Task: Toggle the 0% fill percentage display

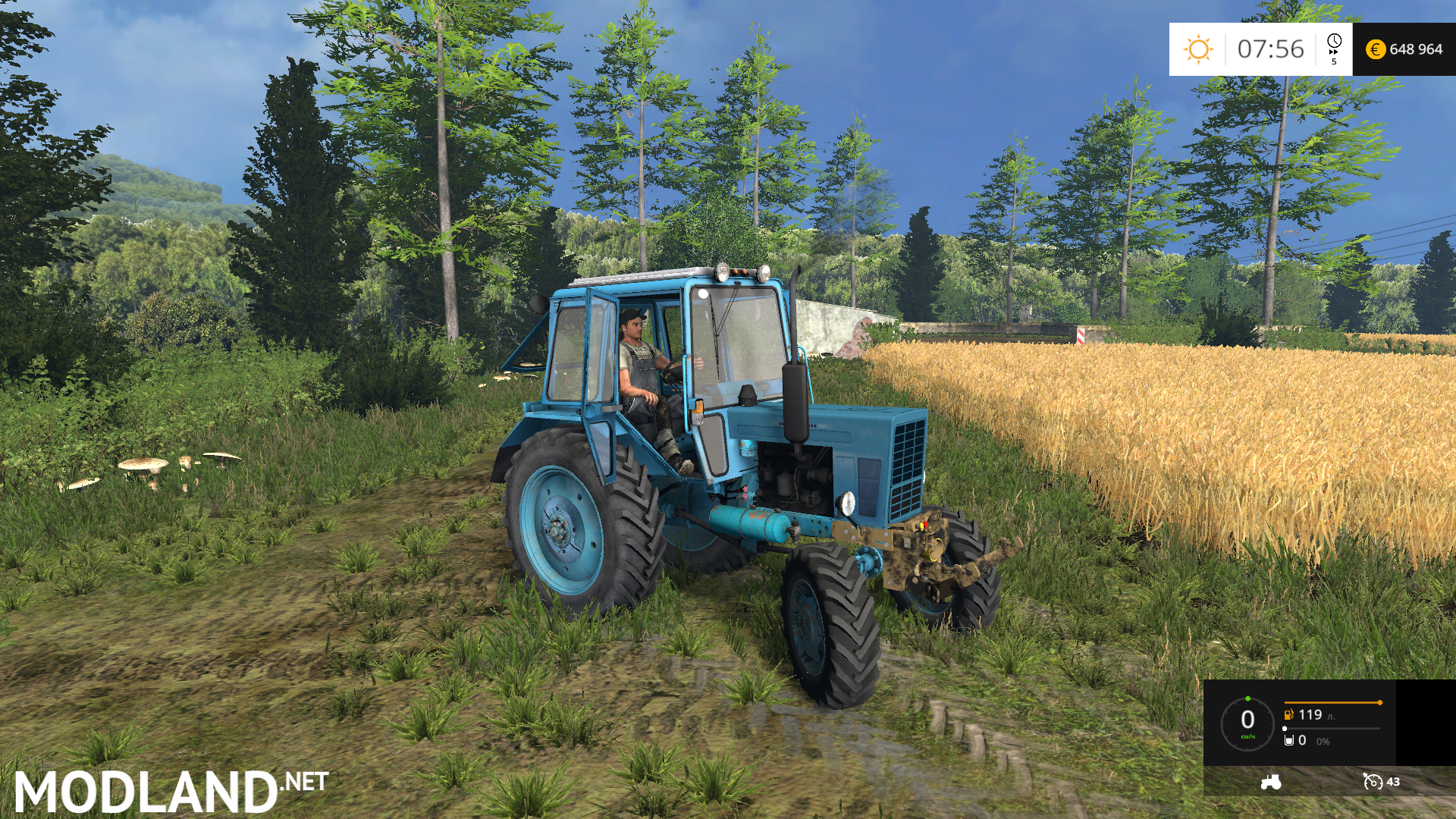Action: click(1323, 741)
